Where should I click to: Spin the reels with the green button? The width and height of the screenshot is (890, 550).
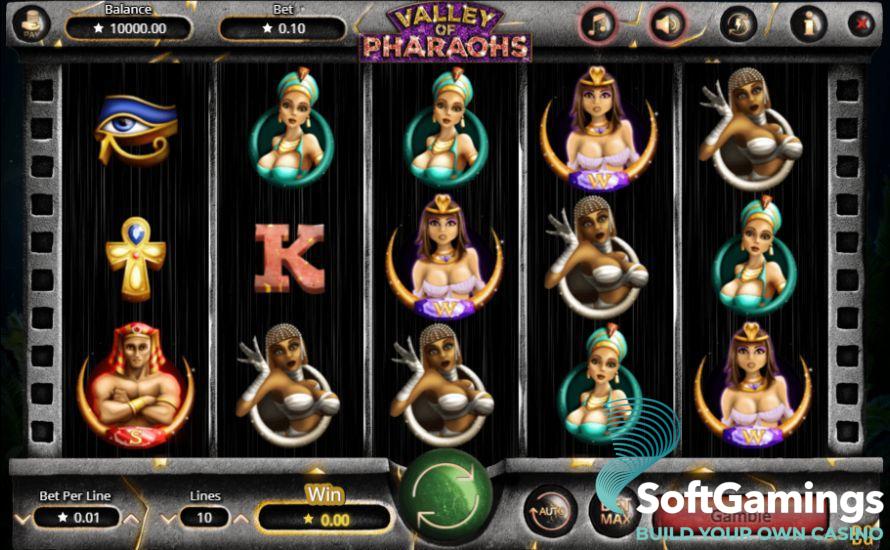446,497
